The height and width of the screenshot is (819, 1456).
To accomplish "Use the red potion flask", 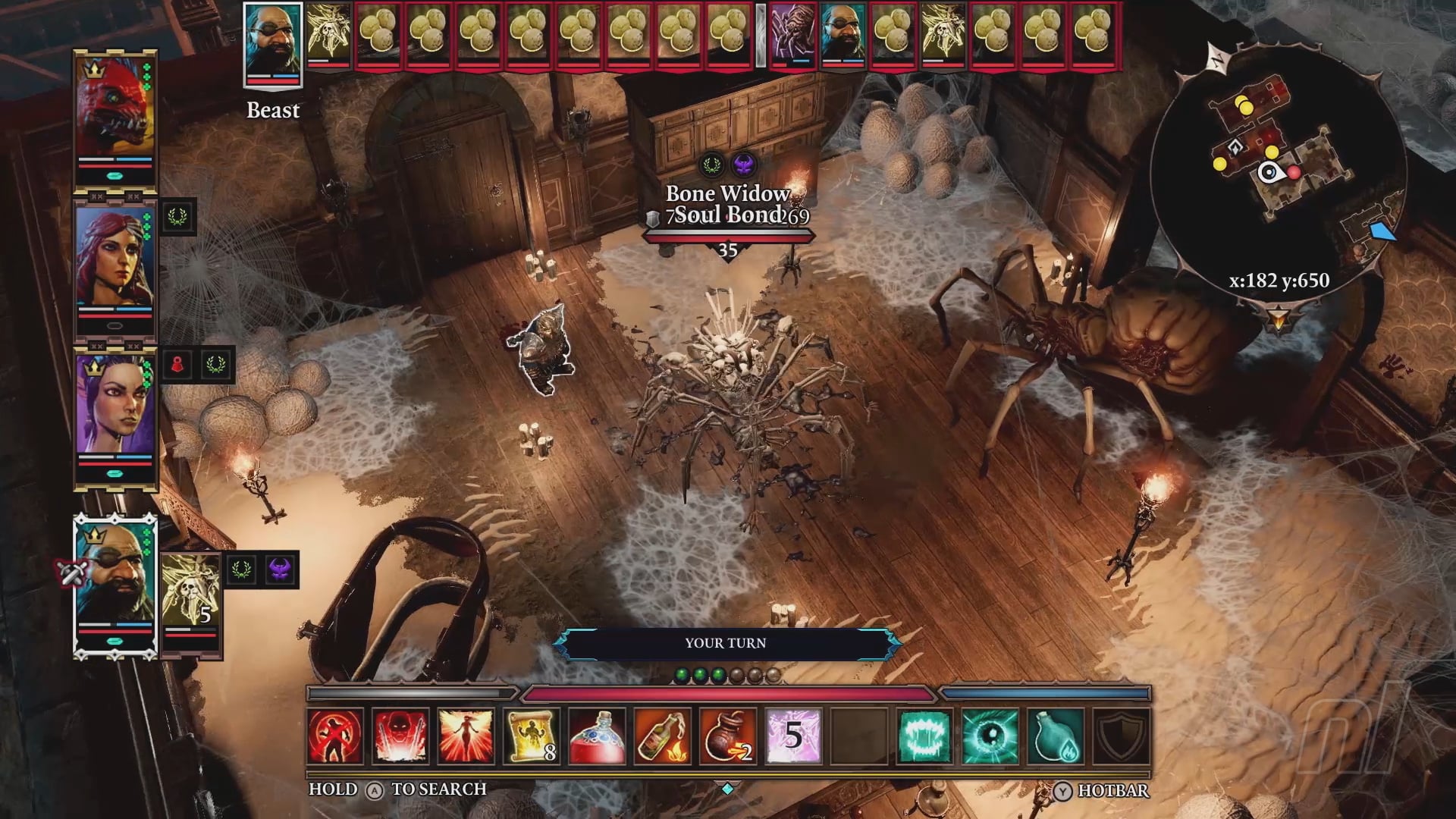I will click(x=597, y=736).
